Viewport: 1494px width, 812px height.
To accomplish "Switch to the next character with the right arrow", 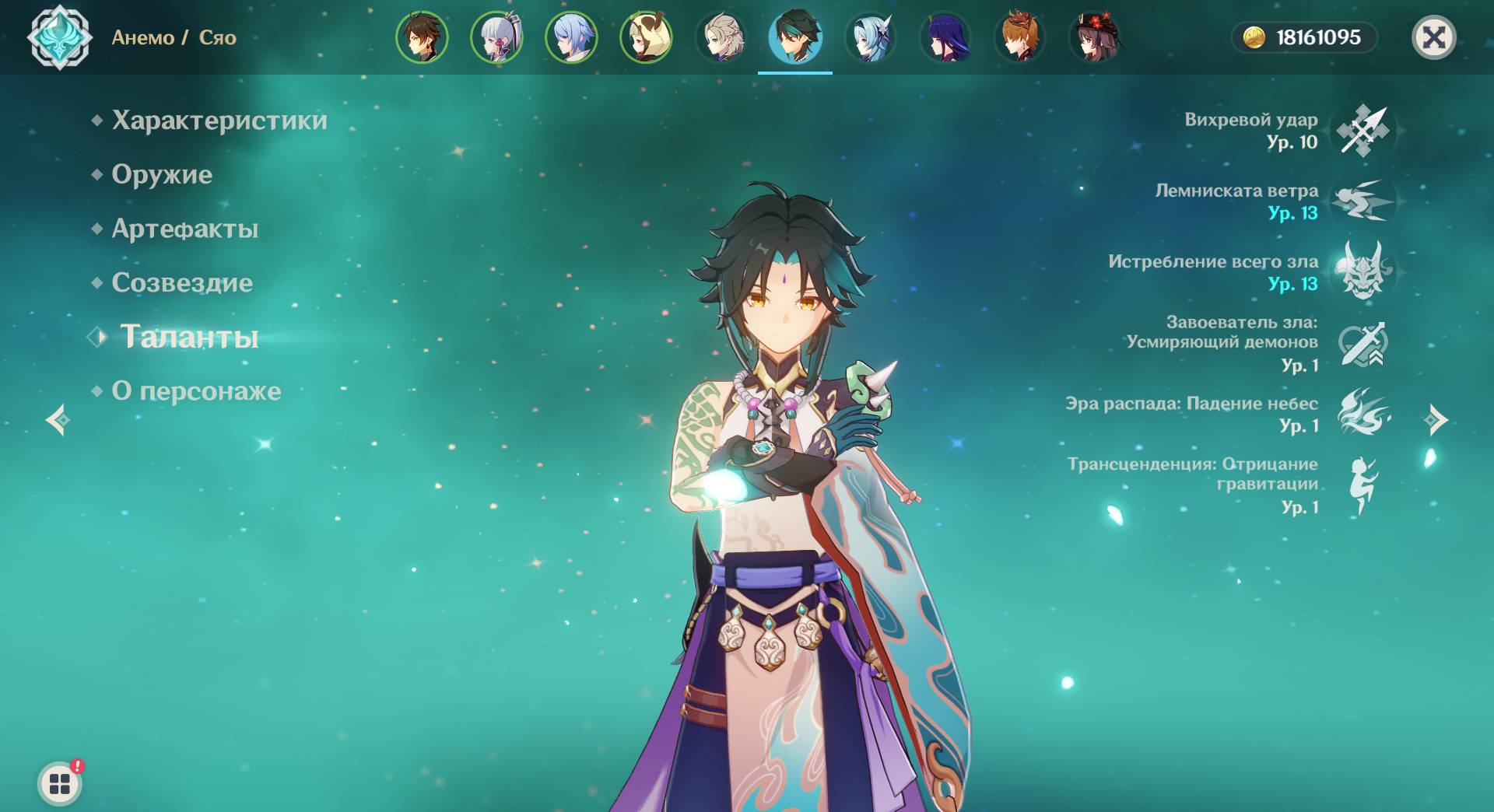I will (1436, 420).
